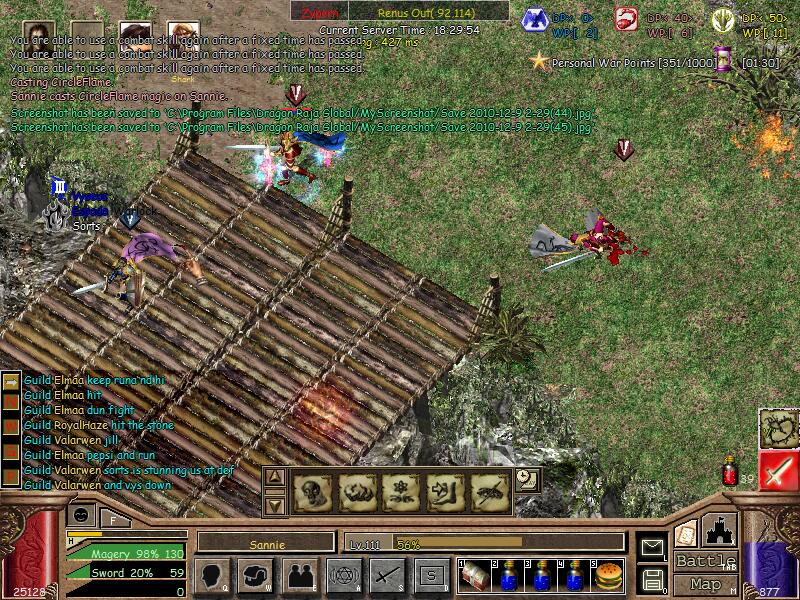The width and height of the screenshot is (800, 600).
Task: Open the mail envelope icon
Action: 652,547
